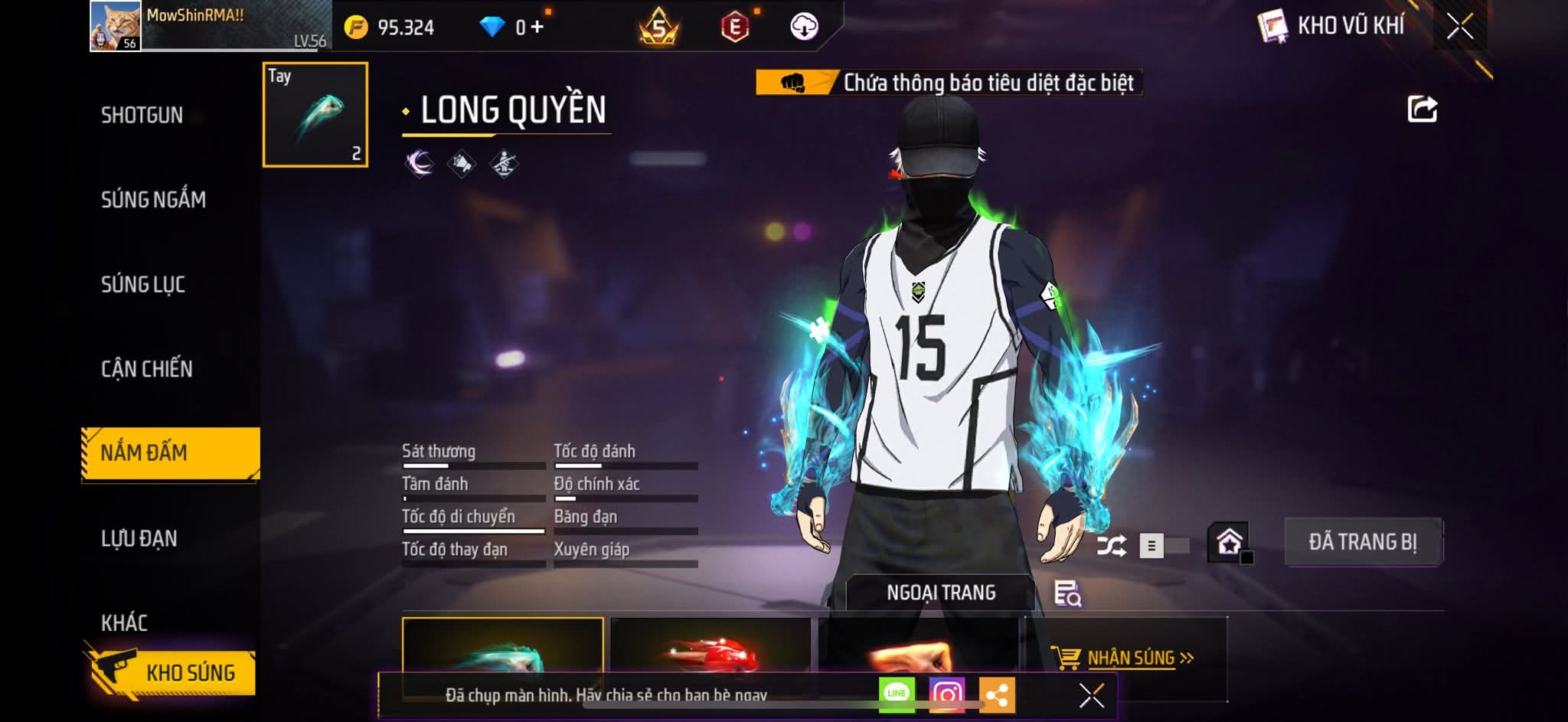Toggle the random skin shuffle icon
This screenshot has width=1568, height=722.
point(1111,546)
